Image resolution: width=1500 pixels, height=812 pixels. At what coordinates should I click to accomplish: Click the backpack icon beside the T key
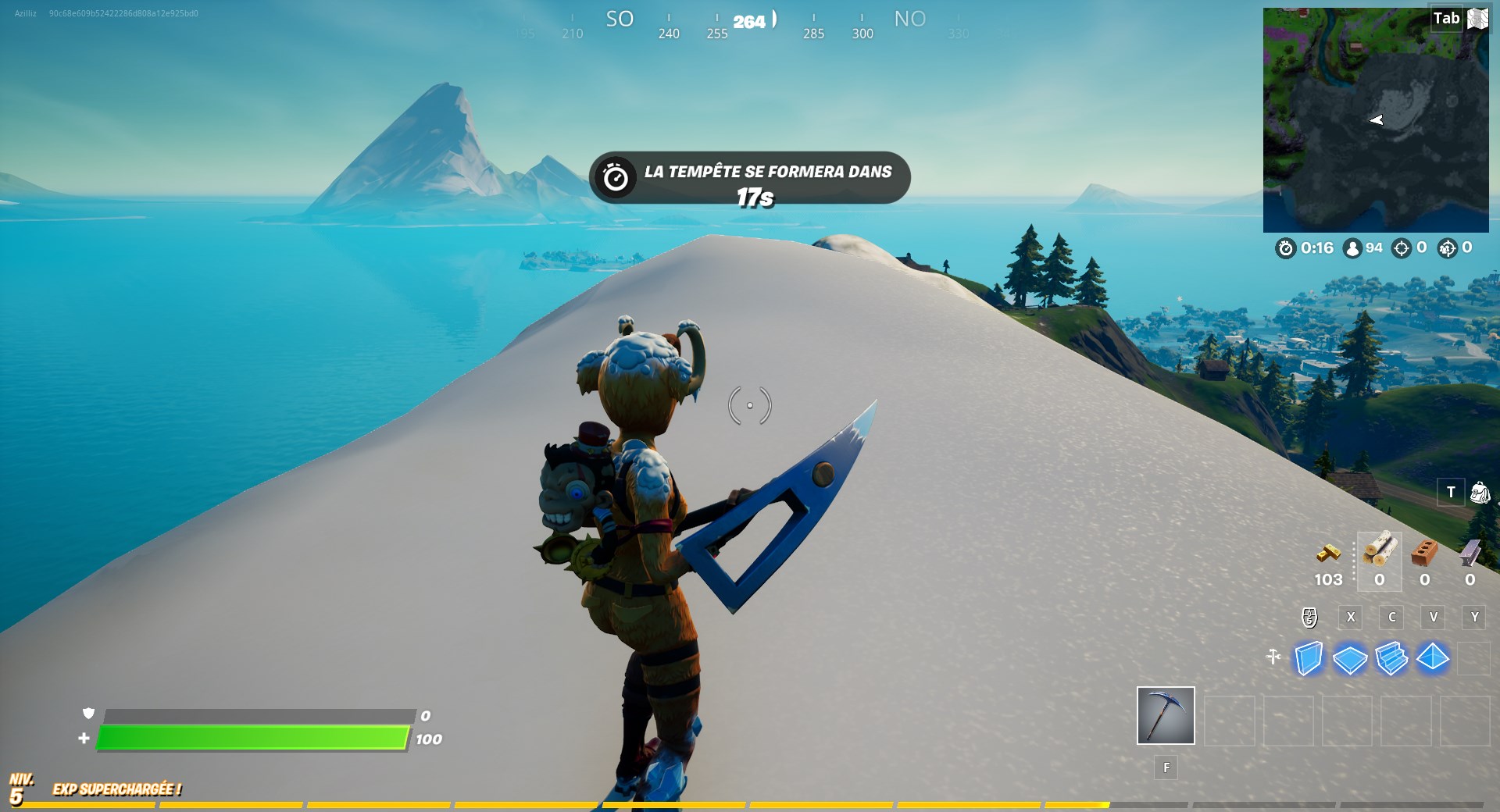[x=1481, y=493]
